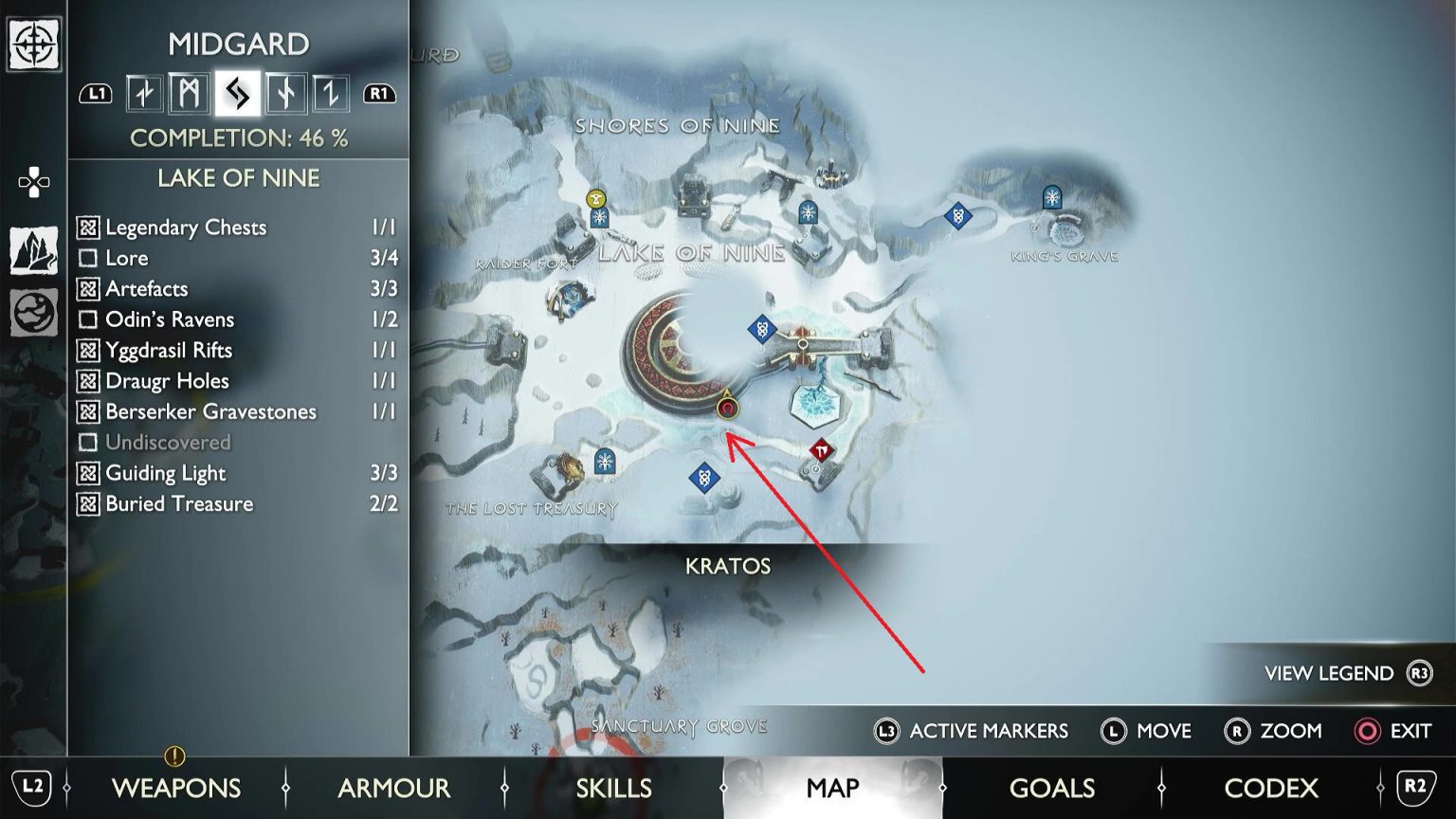Screen dimensions: 1456x819
Task: Click the d-pad controls icon in the left sidebar
Action: click(x=35, y=183)
